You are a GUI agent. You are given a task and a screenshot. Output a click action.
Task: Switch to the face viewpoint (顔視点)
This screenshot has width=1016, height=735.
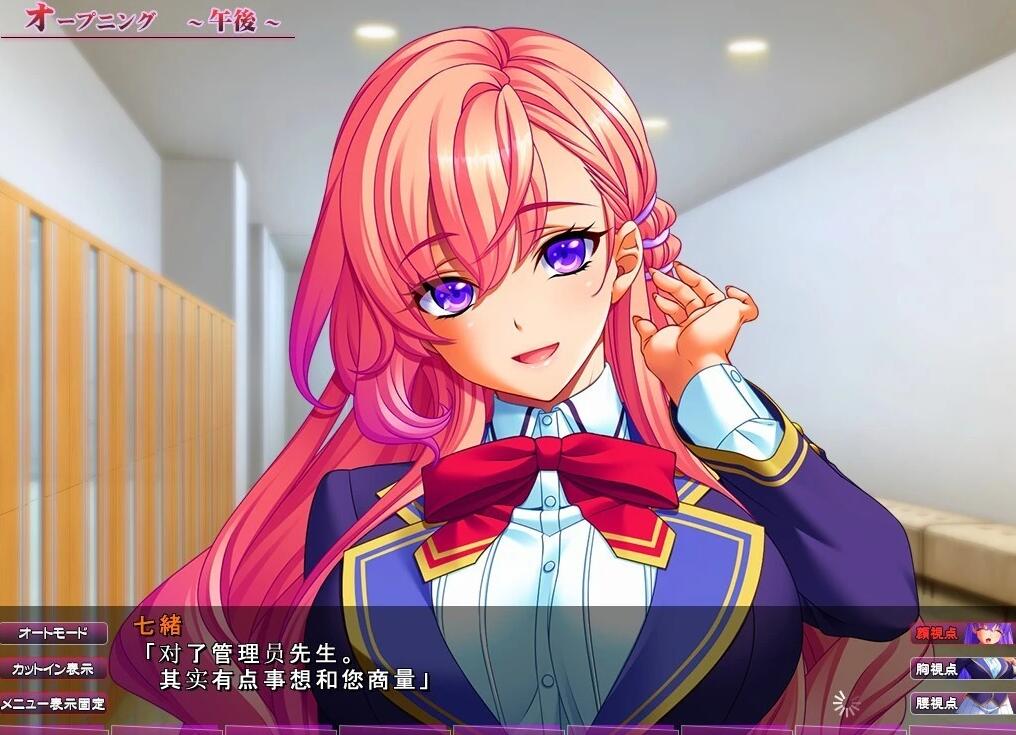(962, 633)
